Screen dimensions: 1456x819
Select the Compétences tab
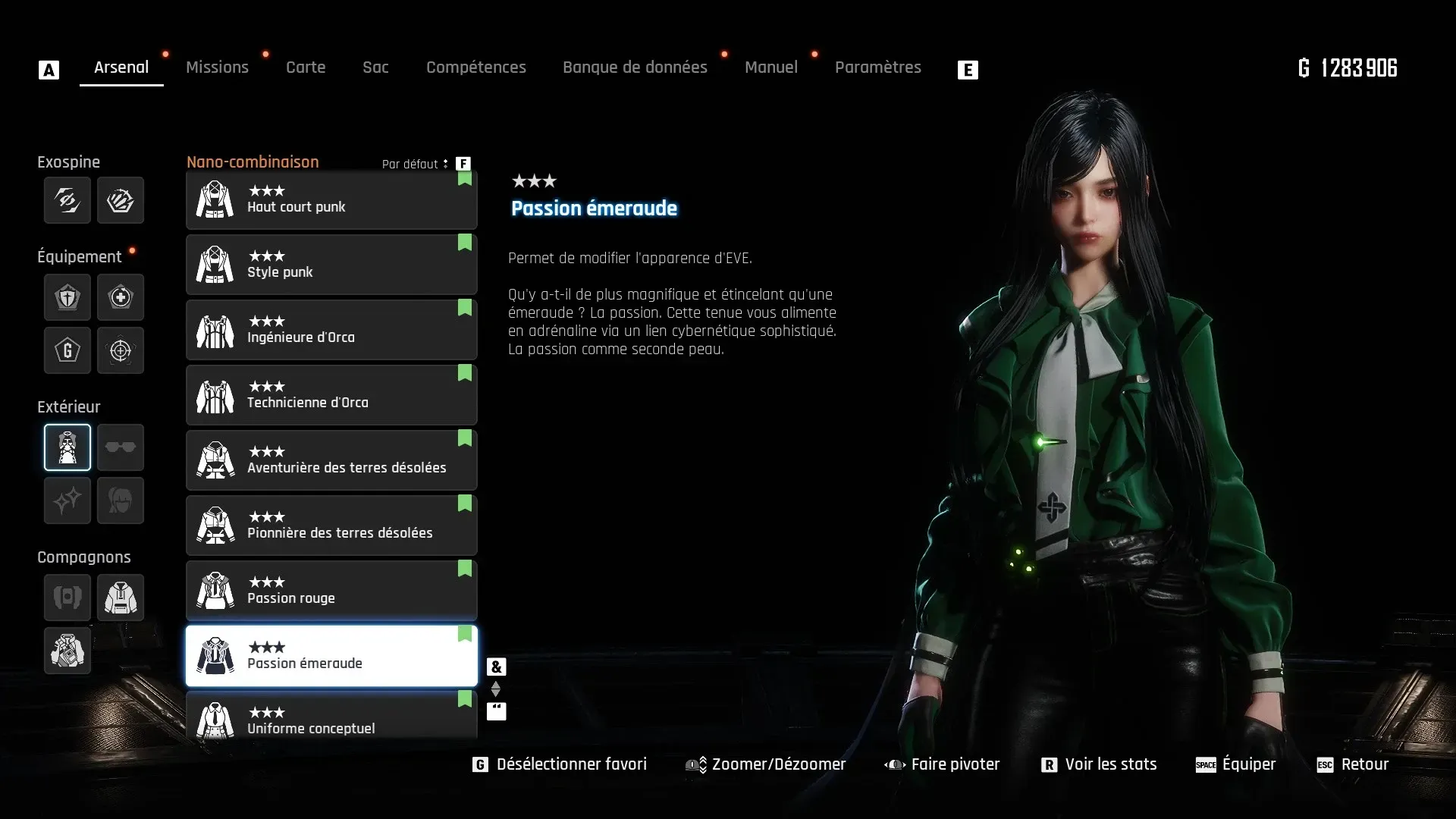click(x=475, y=67)
